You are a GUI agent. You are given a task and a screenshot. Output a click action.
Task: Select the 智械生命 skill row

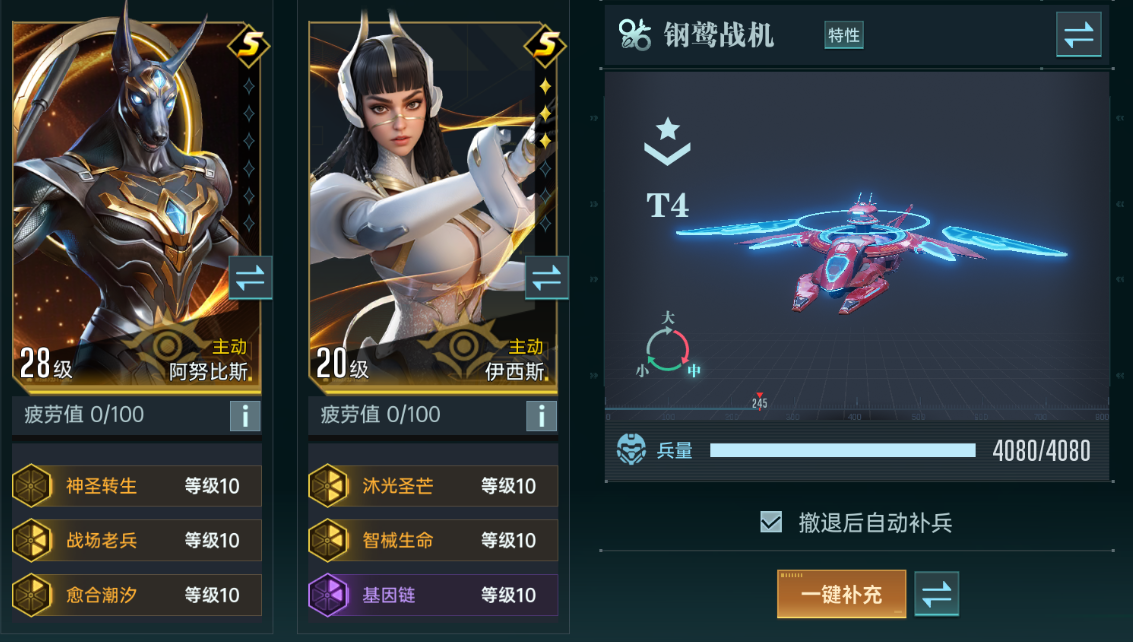[x=433, y=541]
